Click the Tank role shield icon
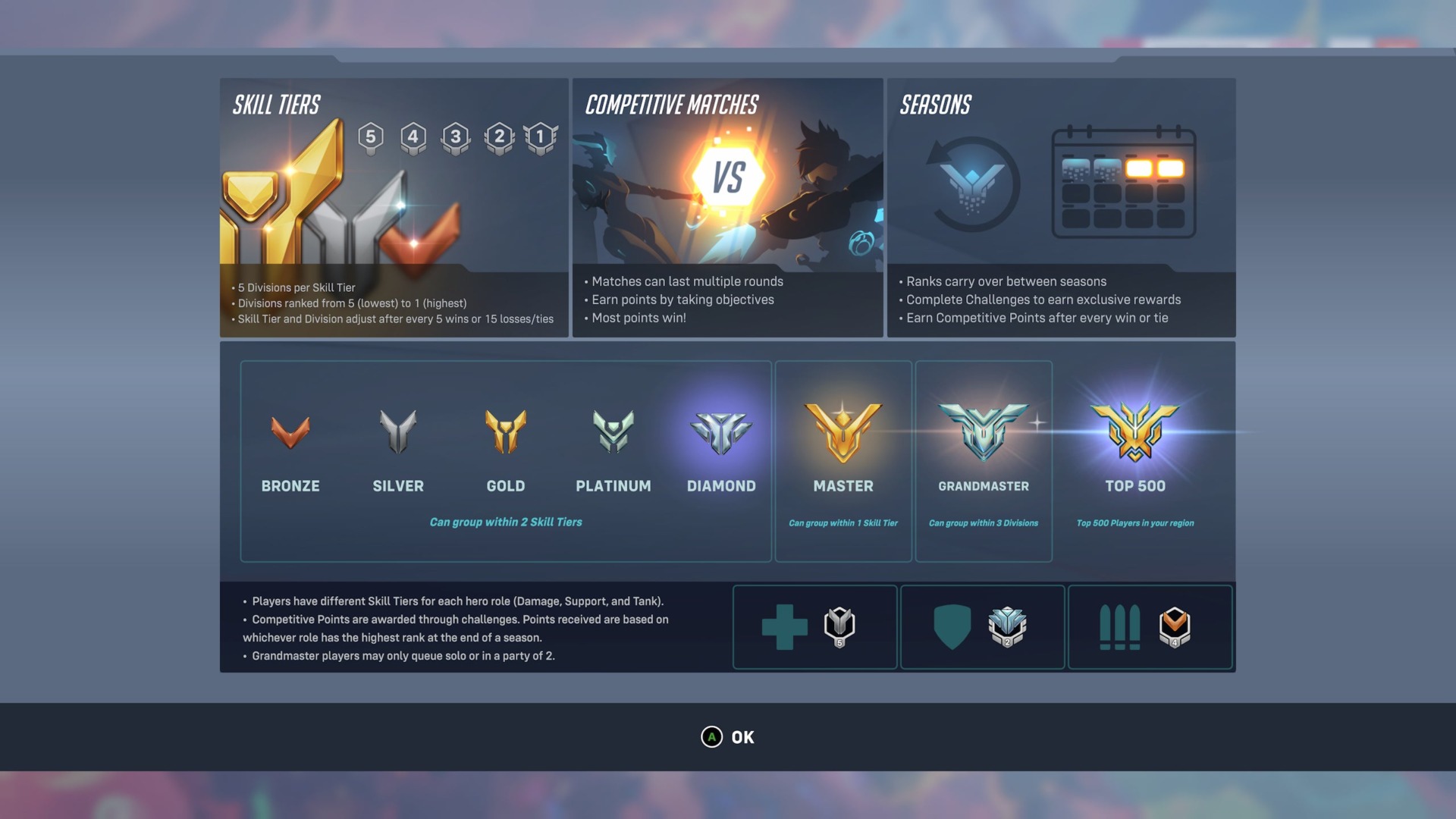Image resolution: width=1456 pixels, height=819 pixels. (952, 627)
